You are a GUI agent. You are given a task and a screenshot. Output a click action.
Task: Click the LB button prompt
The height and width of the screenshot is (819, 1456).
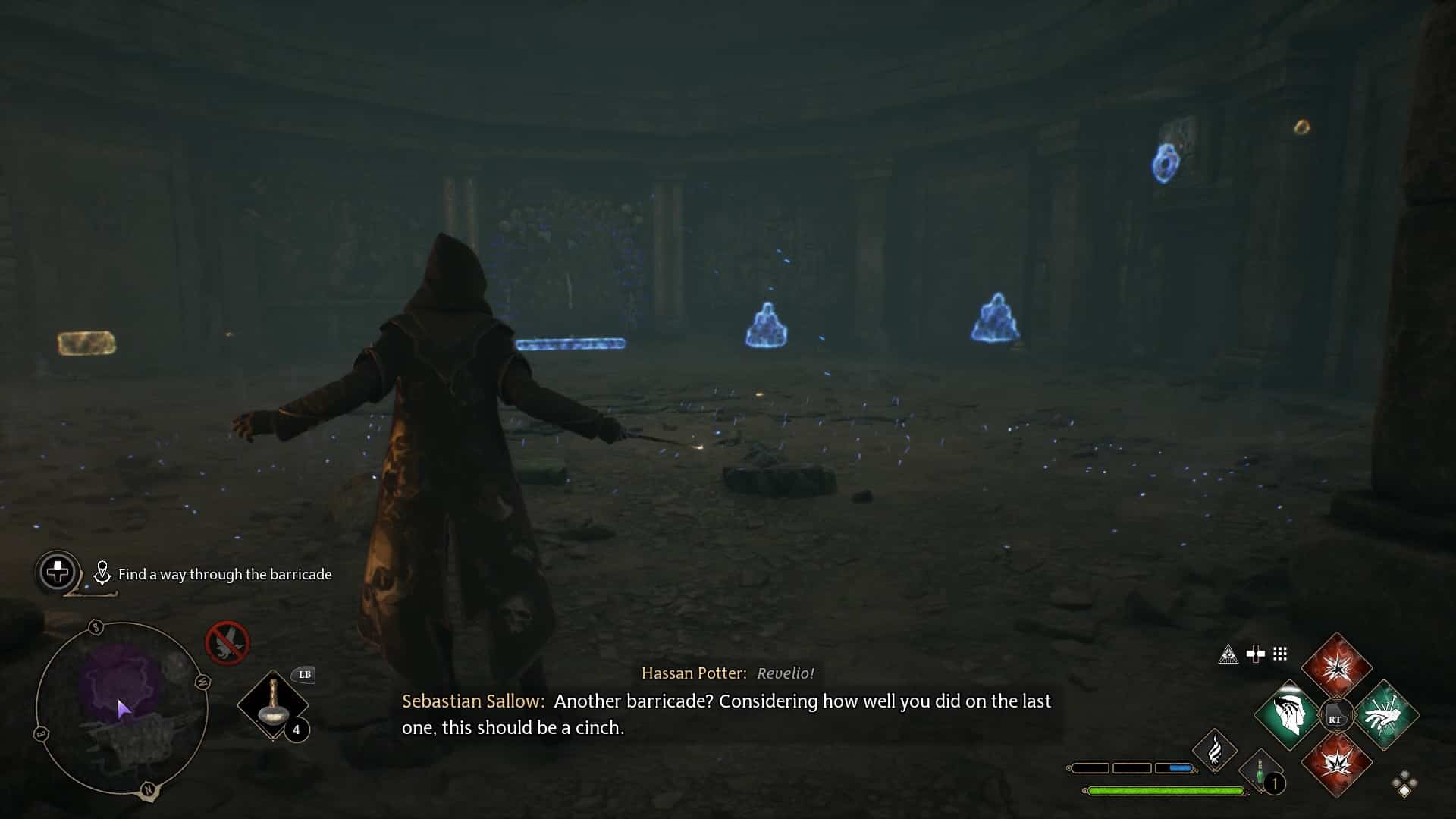click(x=303, y=674)
